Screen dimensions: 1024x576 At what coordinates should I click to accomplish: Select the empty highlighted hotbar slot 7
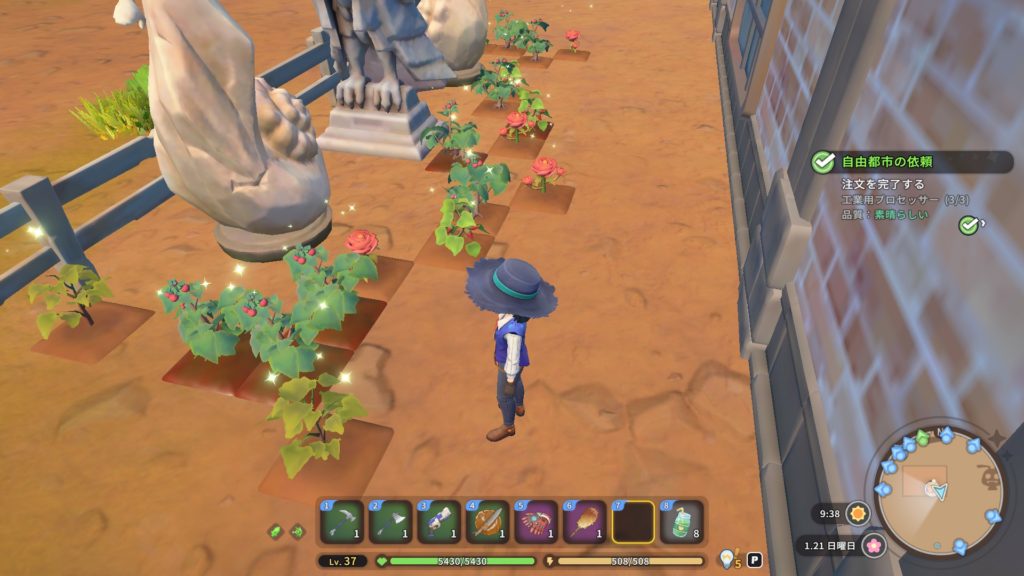pos(633,522)
